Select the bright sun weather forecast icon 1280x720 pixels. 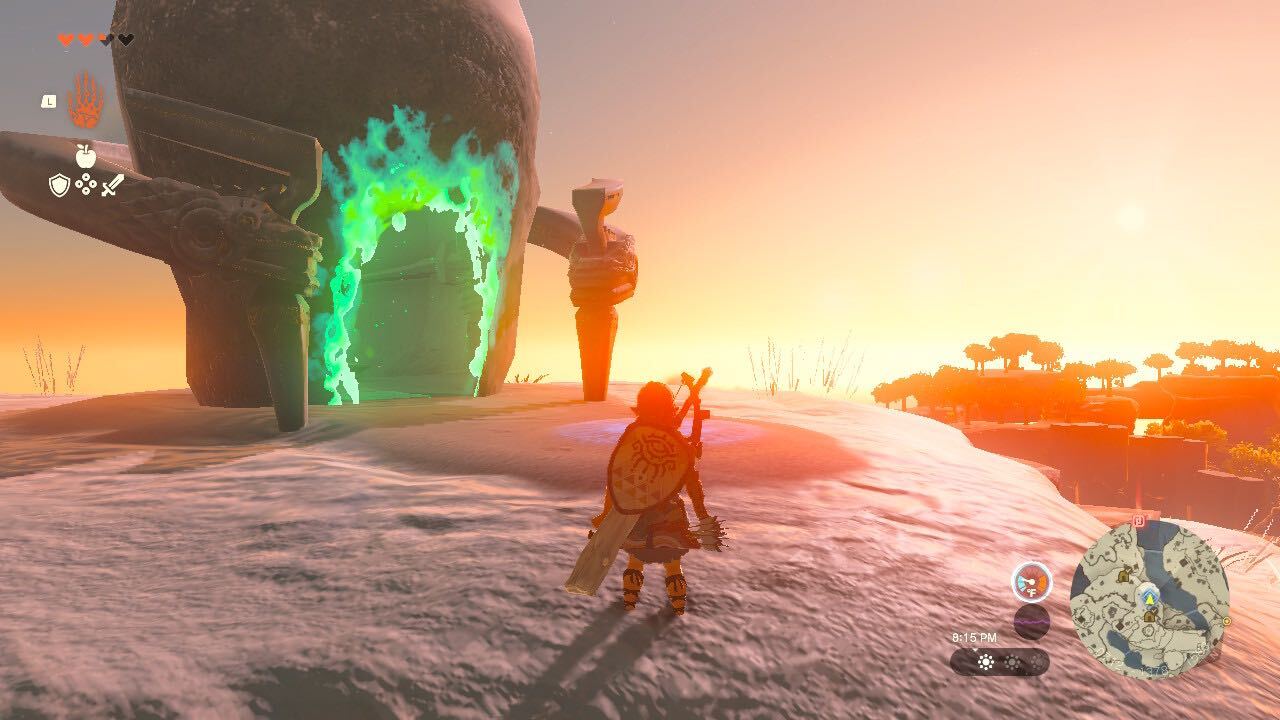[986, 662]
